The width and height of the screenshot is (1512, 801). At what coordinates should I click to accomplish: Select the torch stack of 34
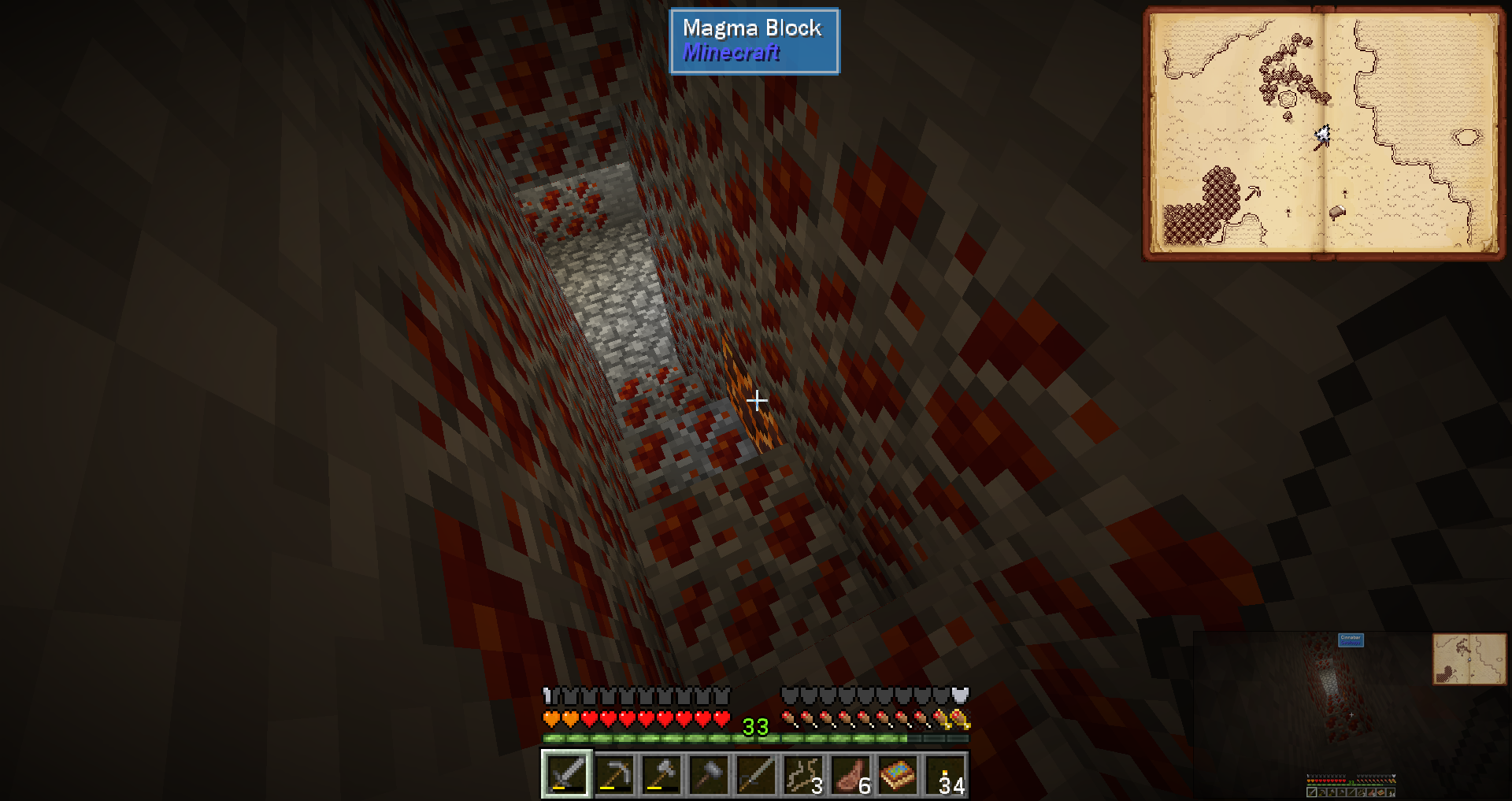[945, 774]
